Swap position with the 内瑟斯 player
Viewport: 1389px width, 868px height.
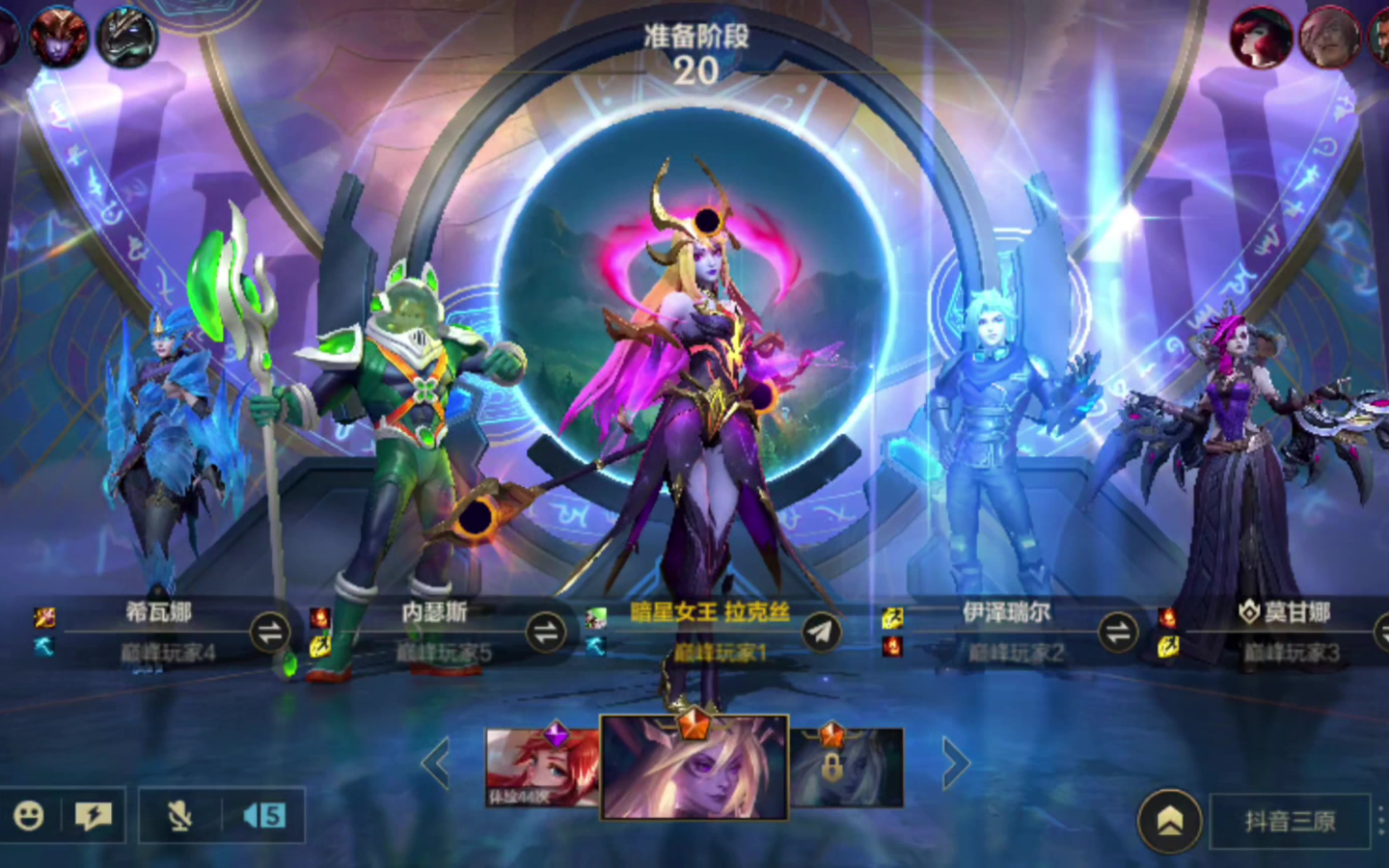point(546,633)
